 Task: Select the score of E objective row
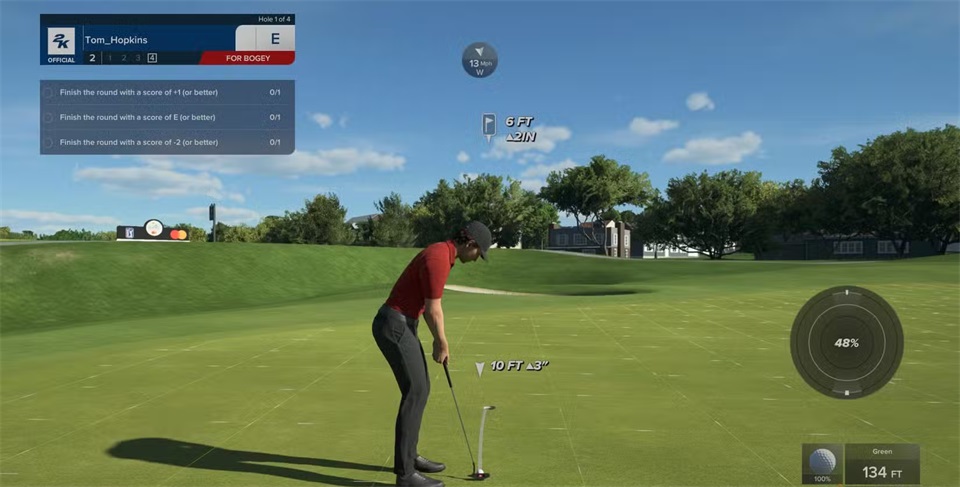pos(160,117)
